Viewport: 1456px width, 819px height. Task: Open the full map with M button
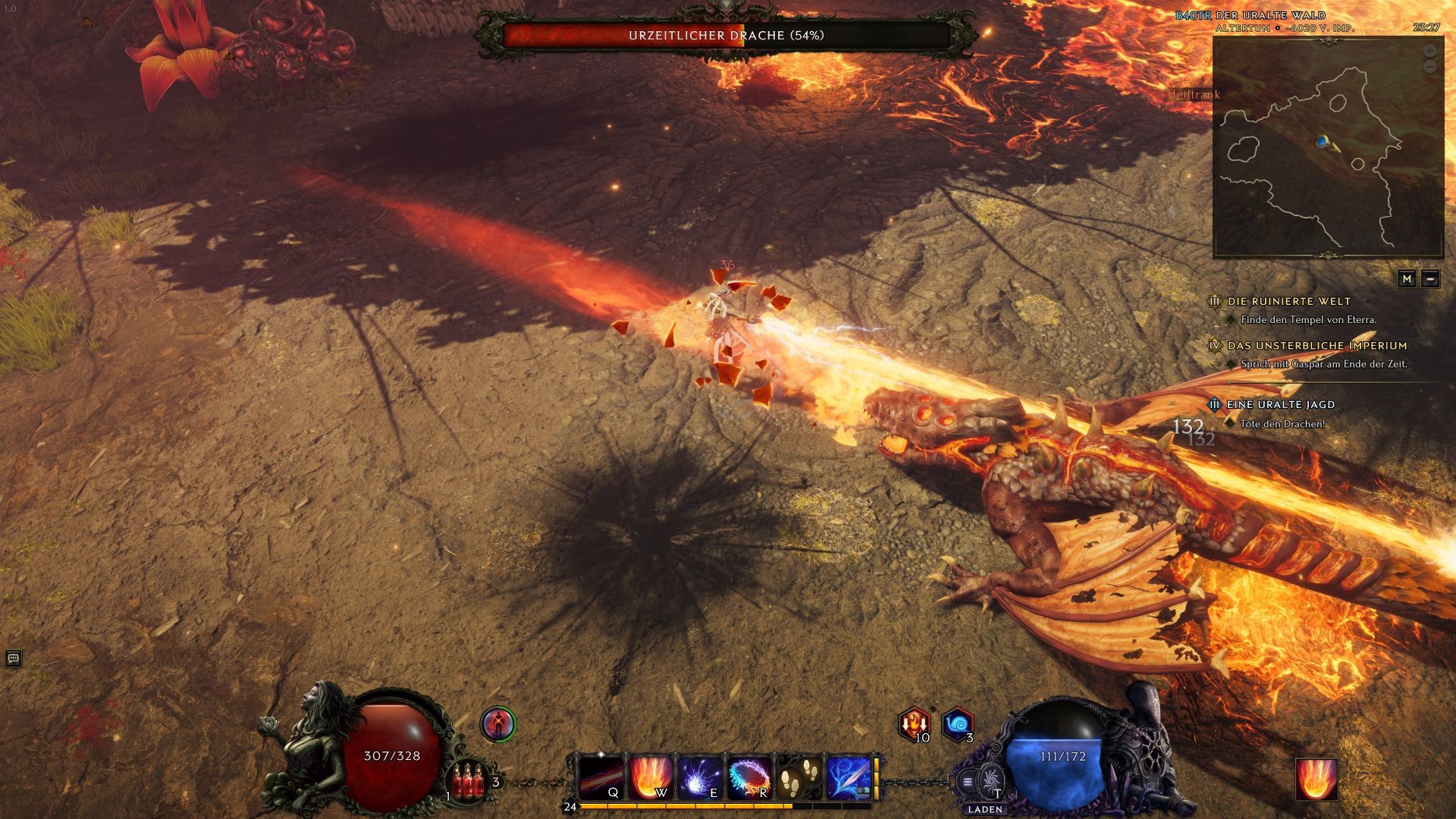coord(1407,279)
